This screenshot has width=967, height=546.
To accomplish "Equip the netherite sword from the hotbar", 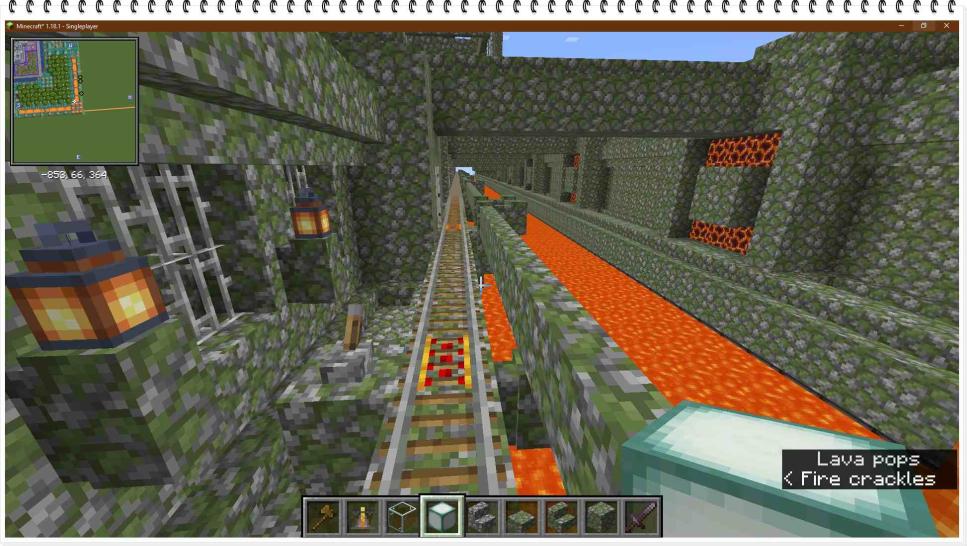I will [x=639, y=517].
